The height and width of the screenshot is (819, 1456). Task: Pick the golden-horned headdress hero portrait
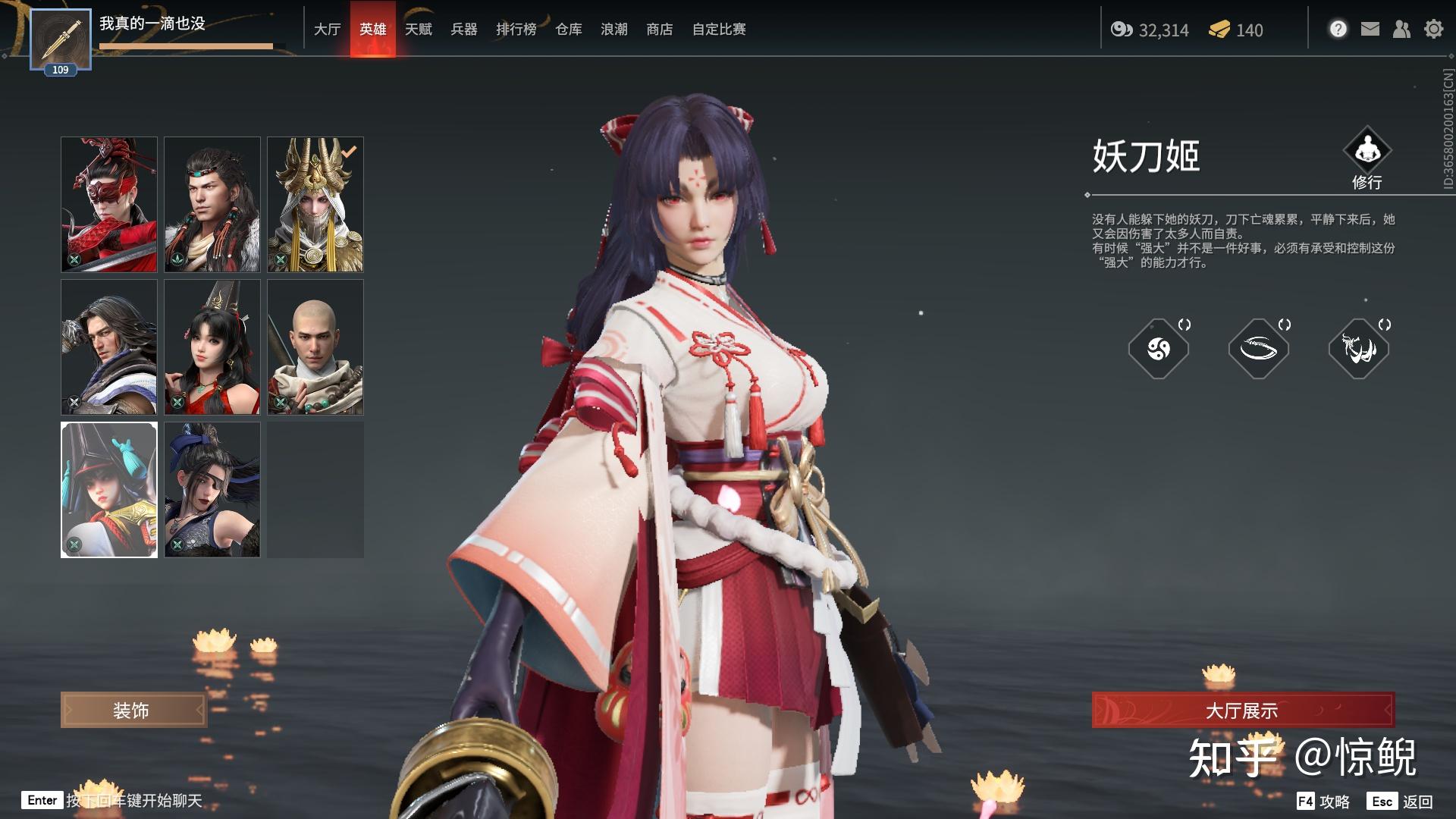click(315, 204)
